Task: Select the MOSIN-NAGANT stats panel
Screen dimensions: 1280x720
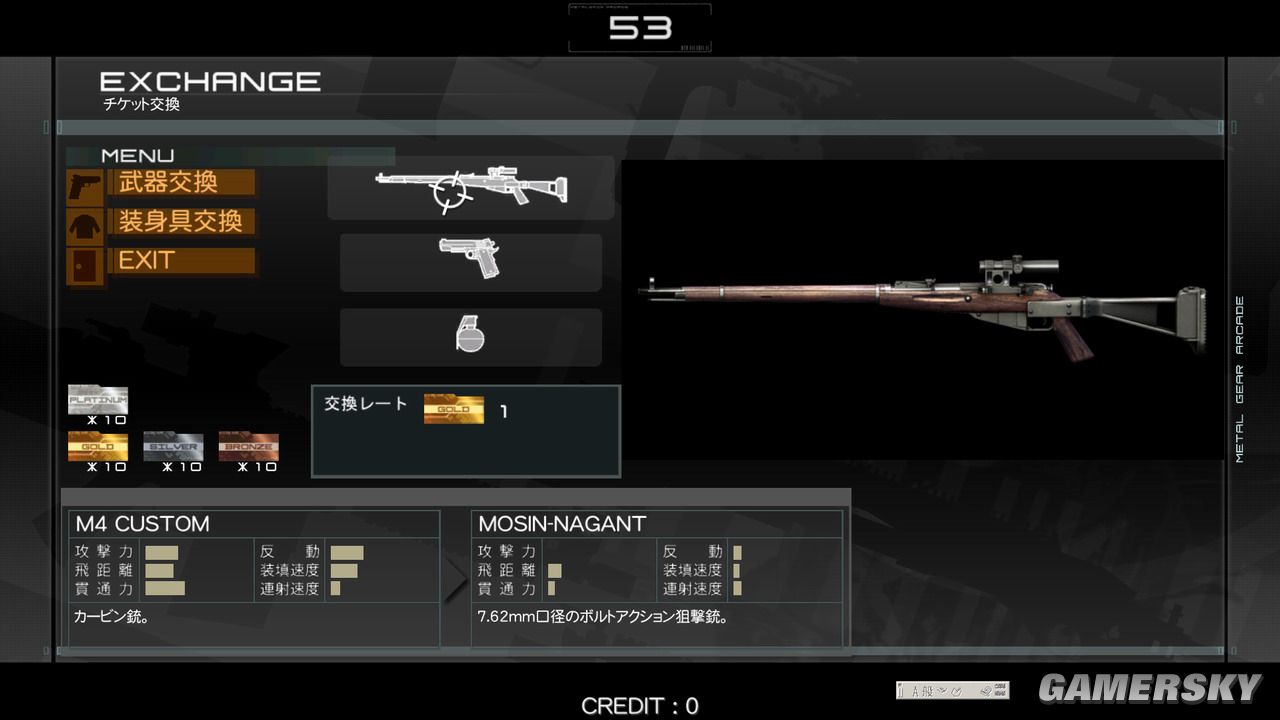Action: (x=657, y=576)
